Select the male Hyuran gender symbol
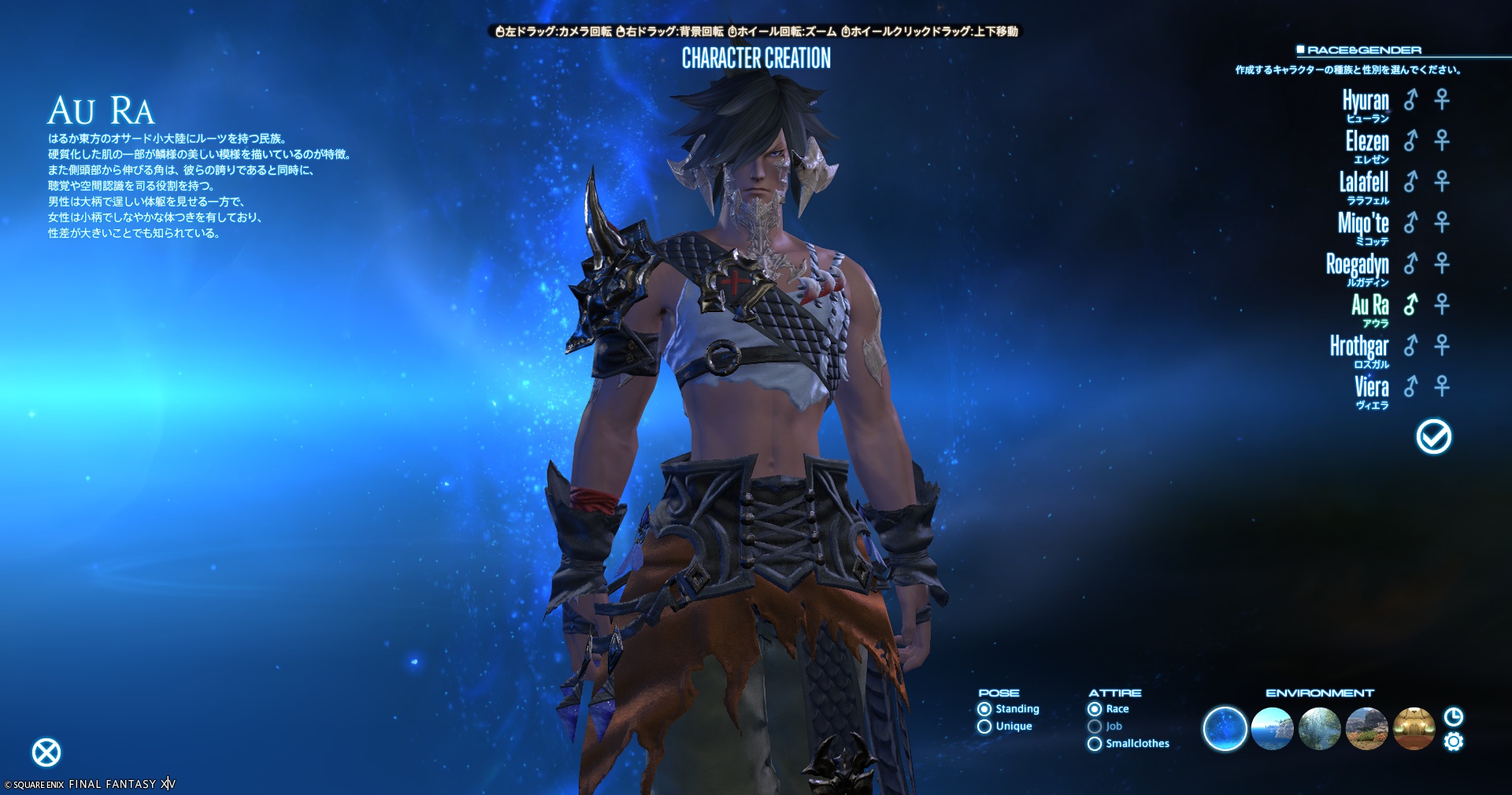This screenshot has width=1512, height=795. point(1410,100)
